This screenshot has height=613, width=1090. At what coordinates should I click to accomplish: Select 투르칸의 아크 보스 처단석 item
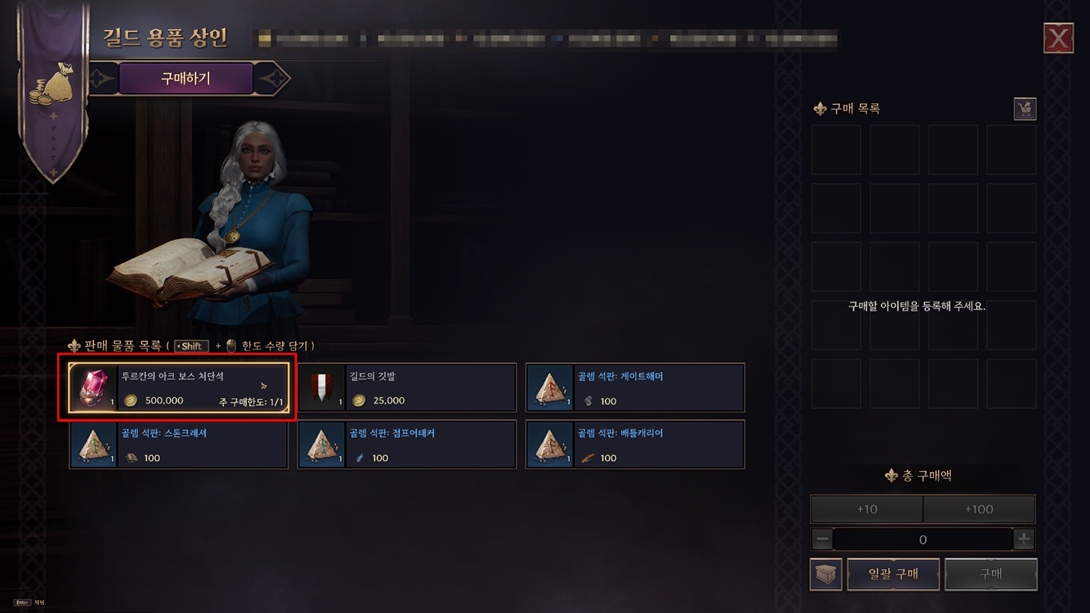(x=179, y=388)
